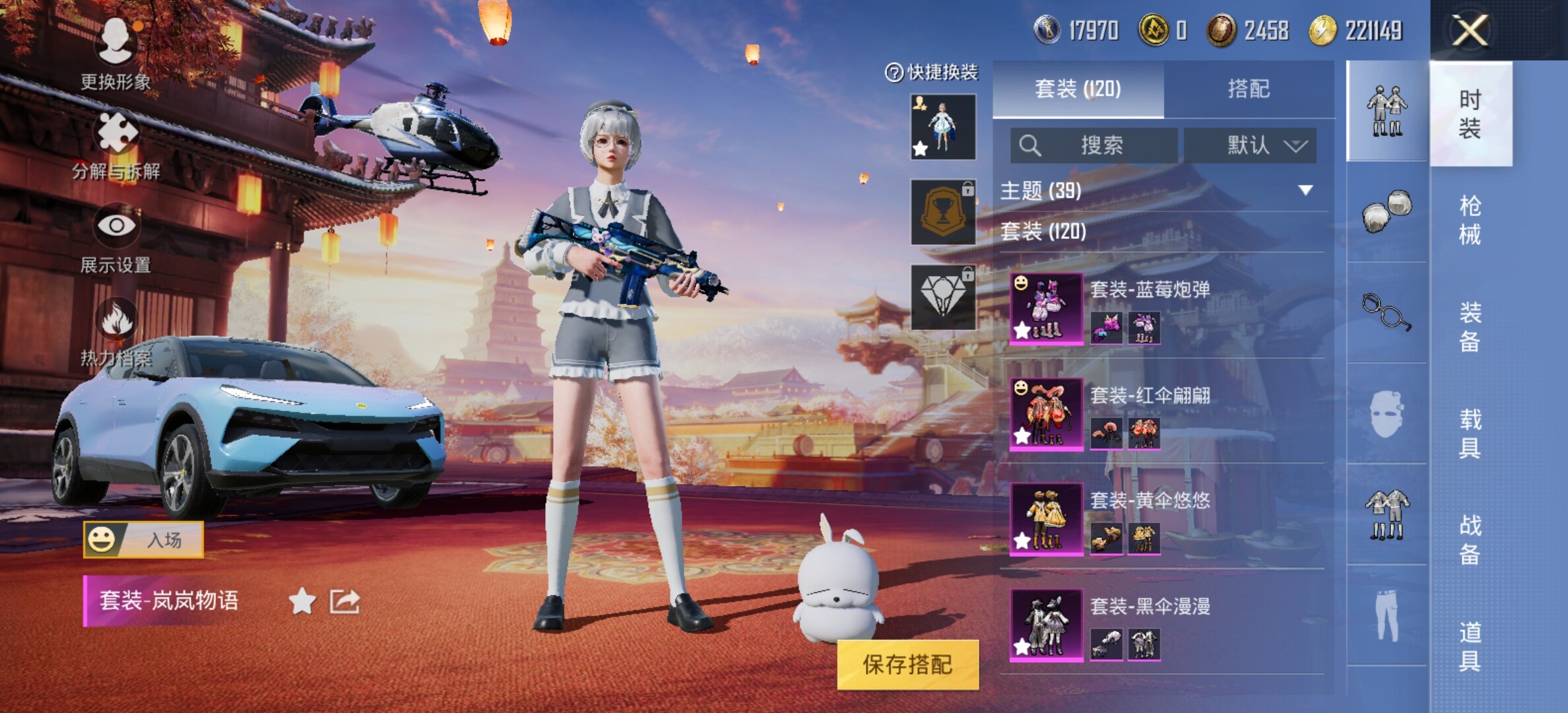This screenshot has width=1568, height=713.
Task: Open 更换形象 change appearance
Action: coord(116,53)
